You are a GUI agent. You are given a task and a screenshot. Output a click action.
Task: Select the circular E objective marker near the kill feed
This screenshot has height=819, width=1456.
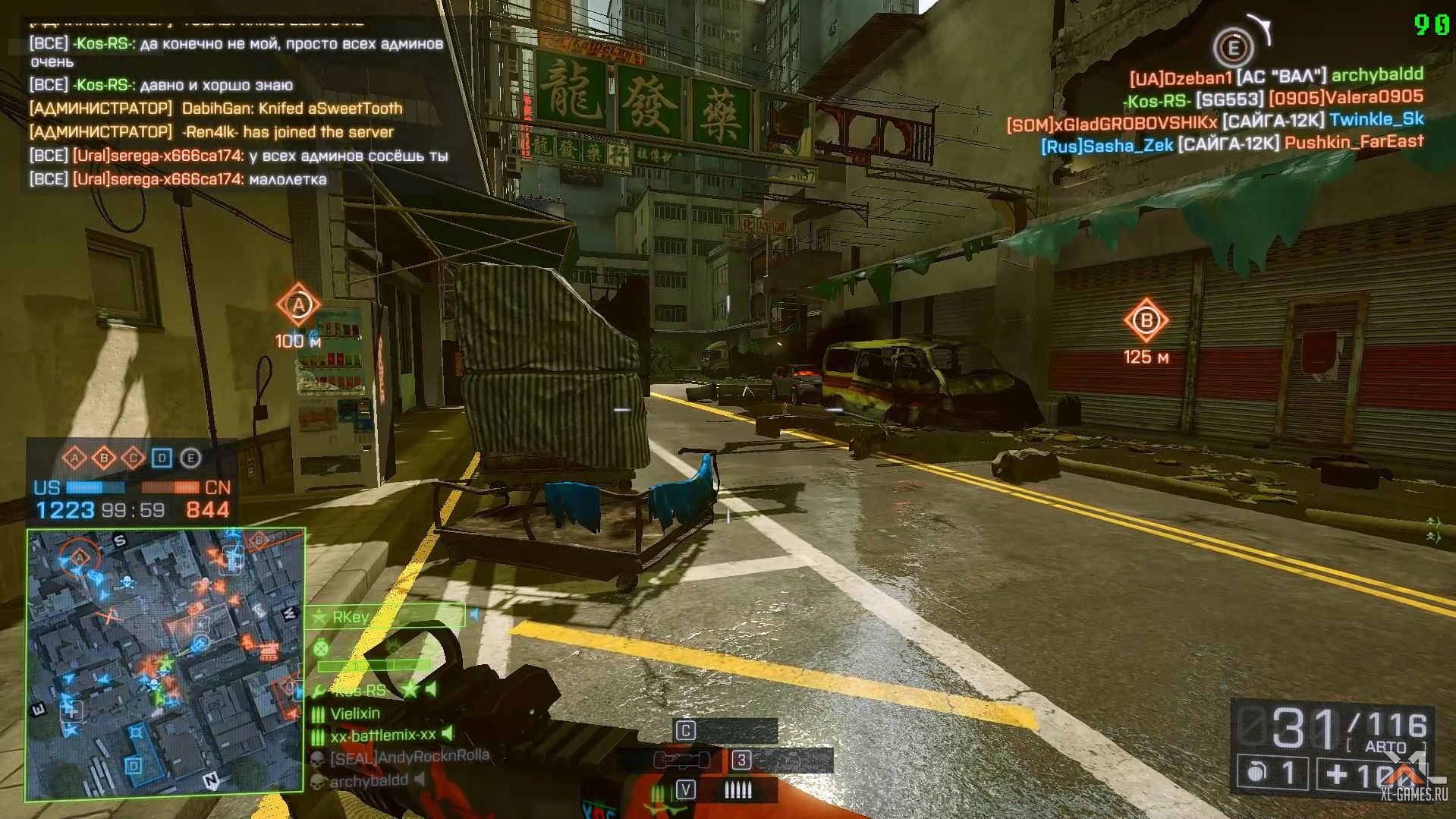tap(1233, 49)
